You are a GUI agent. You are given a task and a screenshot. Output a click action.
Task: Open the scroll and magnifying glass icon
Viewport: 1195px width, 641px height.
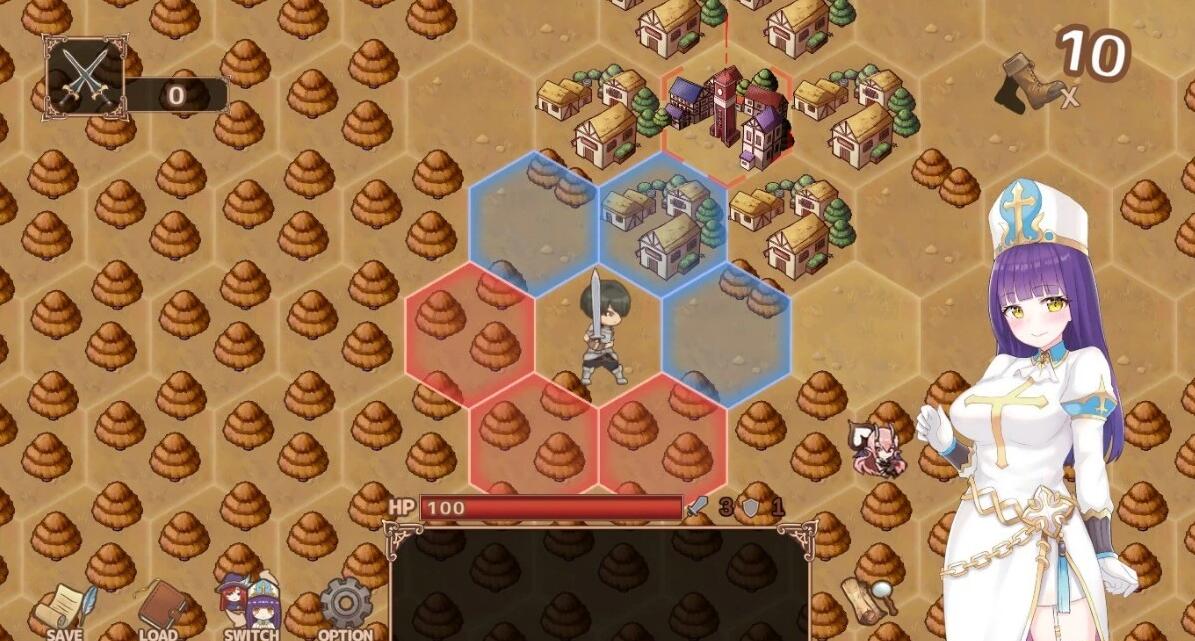(868, 602)
